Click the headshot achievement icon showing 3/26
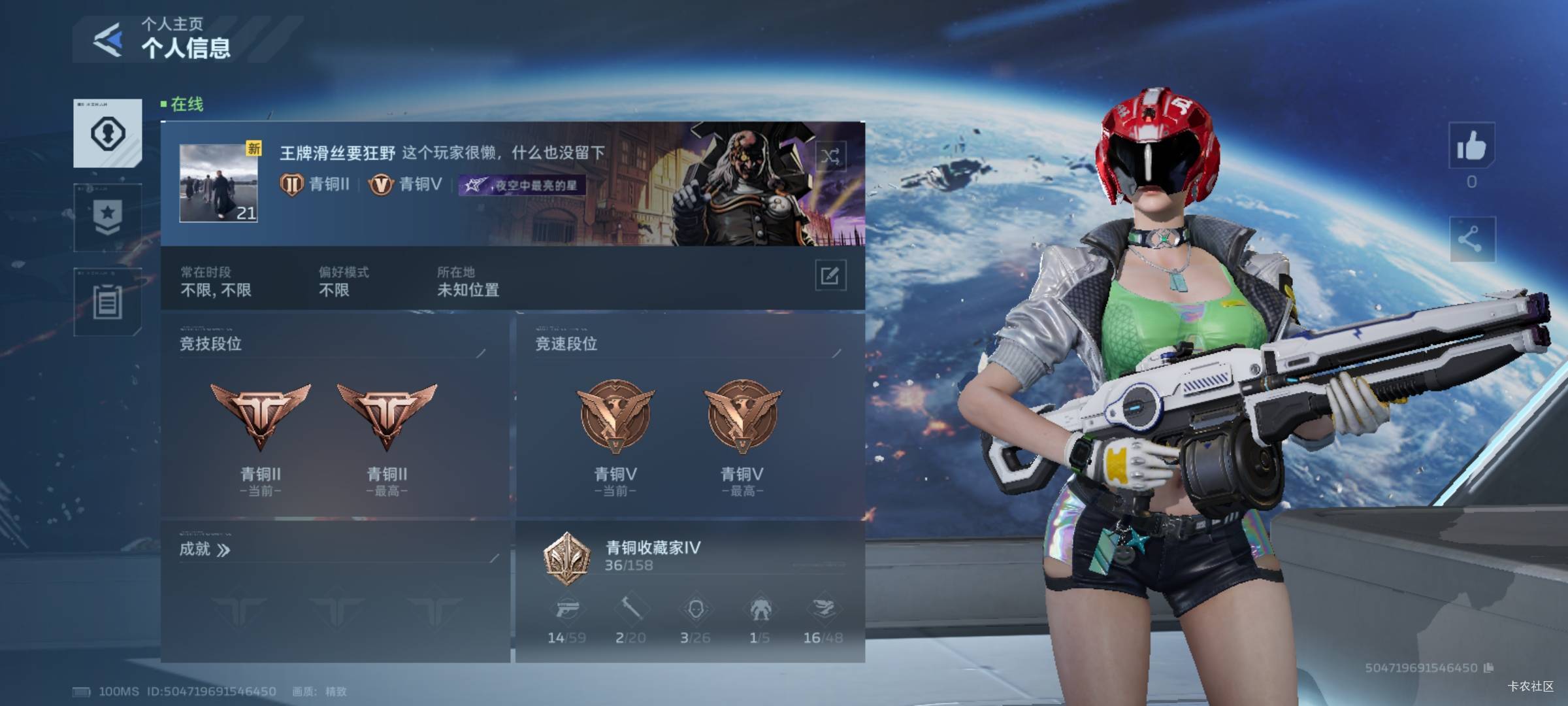Screen dimensions: 1568x706 (696, 610)
